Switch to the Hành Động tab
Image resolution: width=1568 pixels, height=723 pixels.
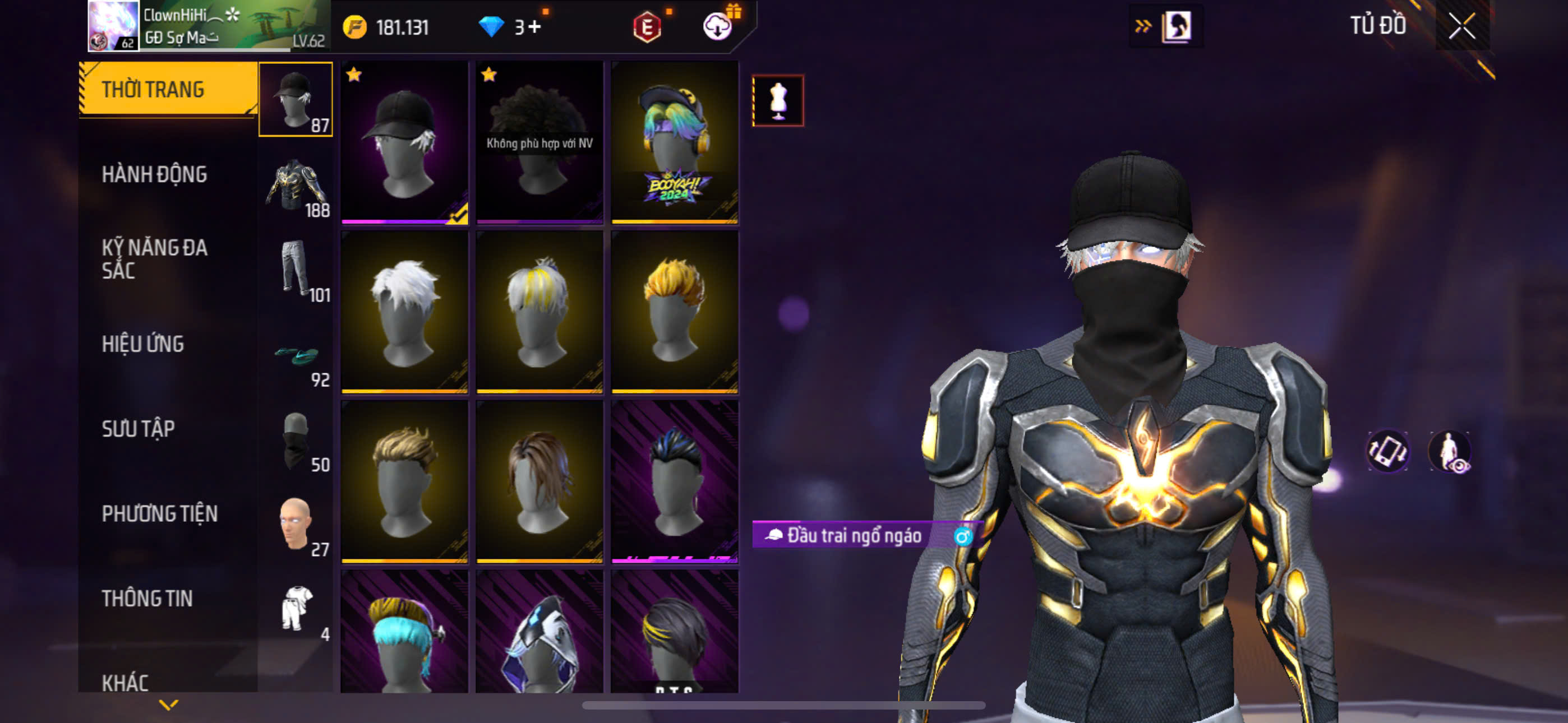155,175
